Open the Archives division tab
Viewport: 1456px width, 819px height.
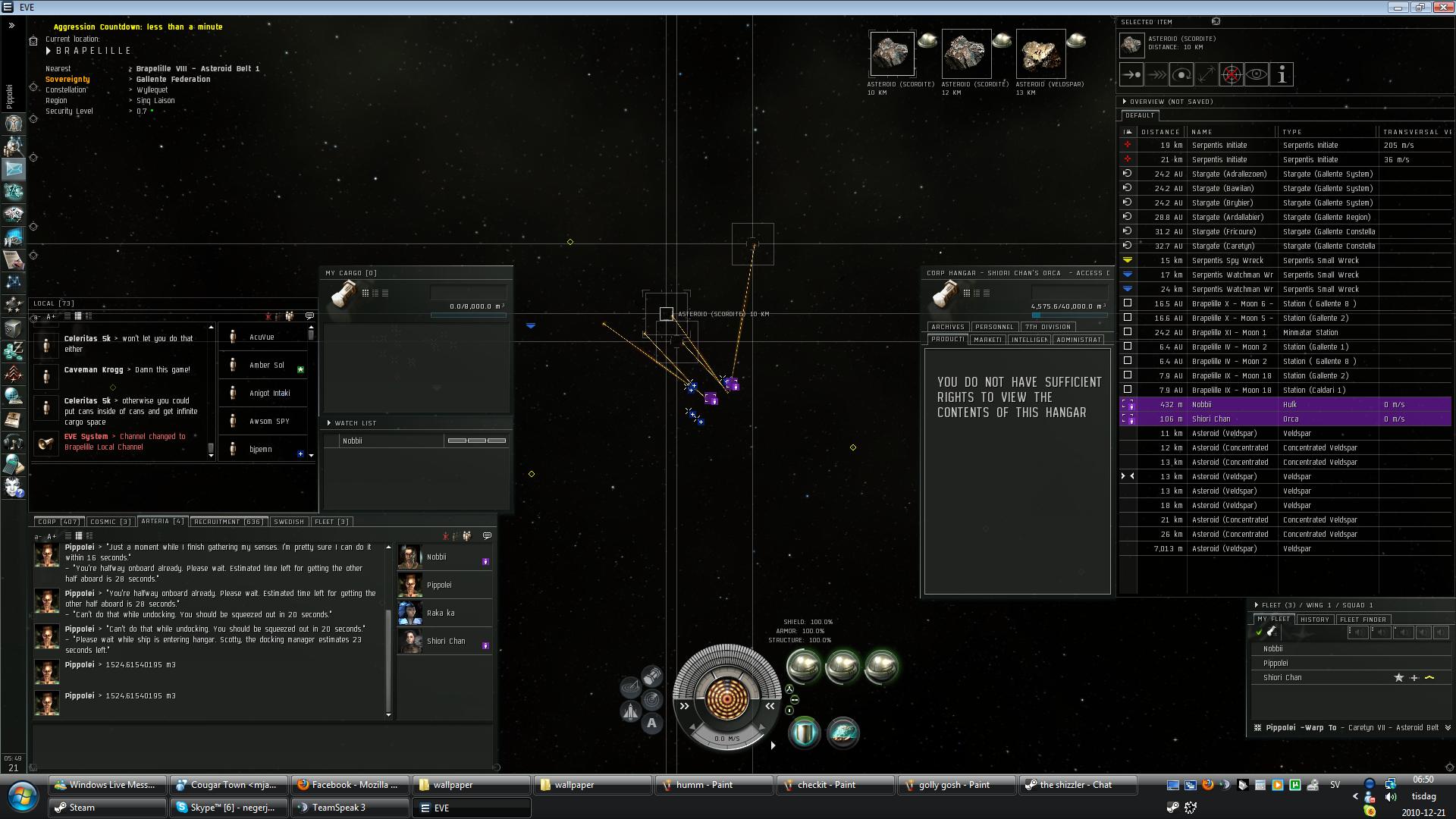(x=948, y=327)
